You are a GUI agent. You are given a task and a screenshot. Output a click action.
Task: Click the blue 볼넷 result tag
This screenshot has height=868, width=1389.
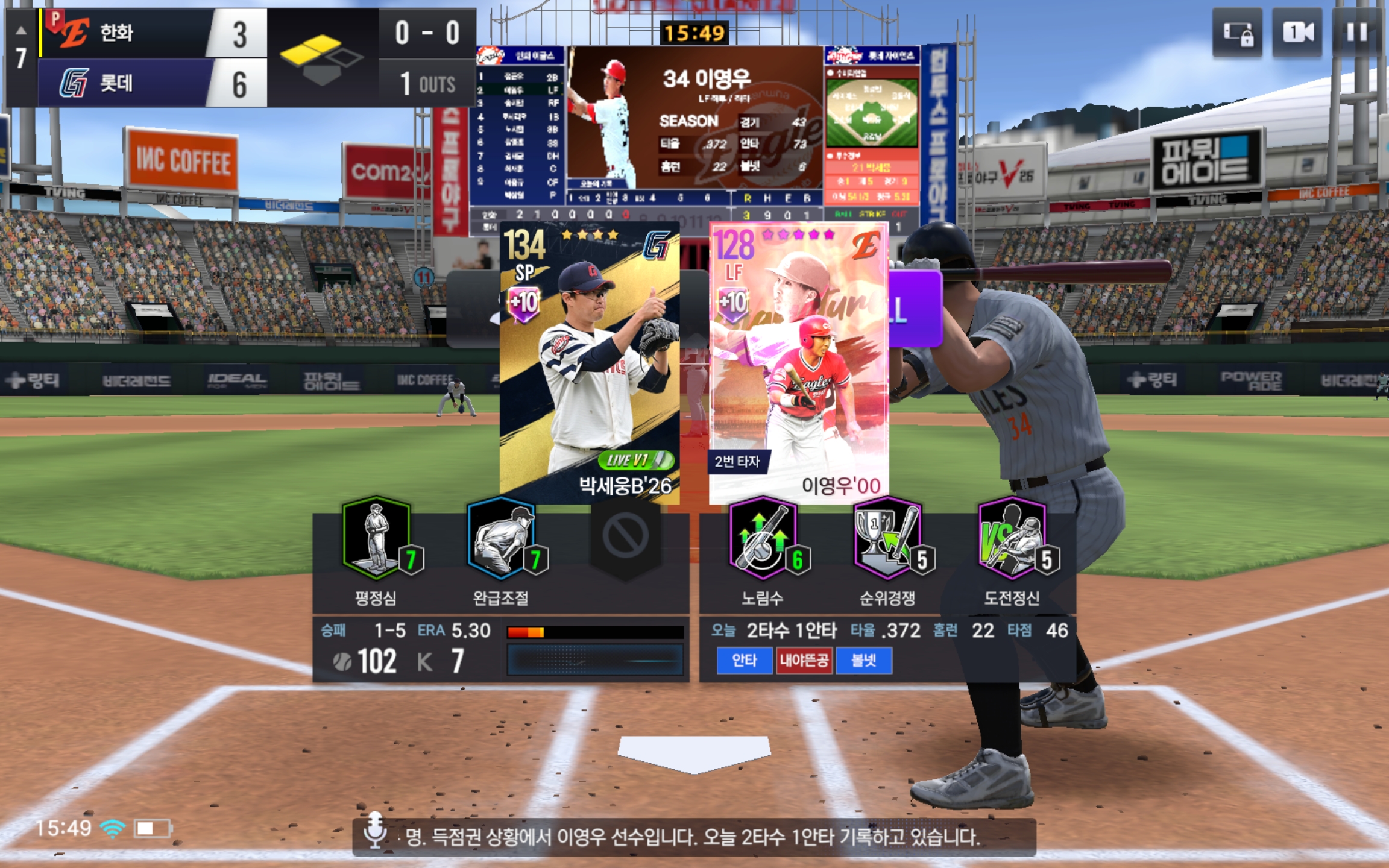[x=863, y=661]
